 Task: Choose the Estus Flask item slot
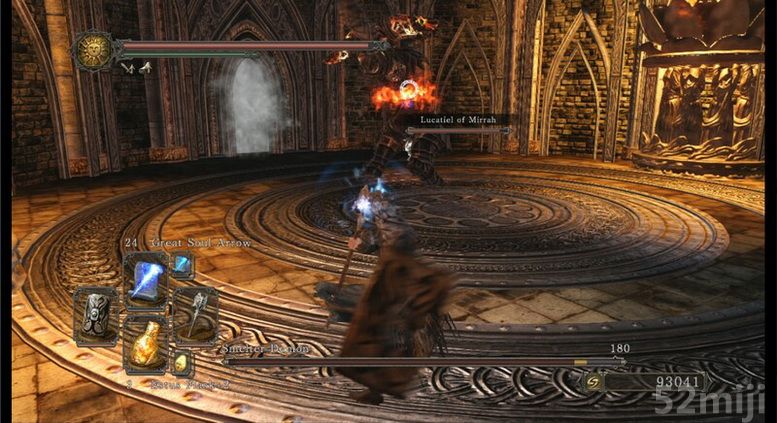145,345
